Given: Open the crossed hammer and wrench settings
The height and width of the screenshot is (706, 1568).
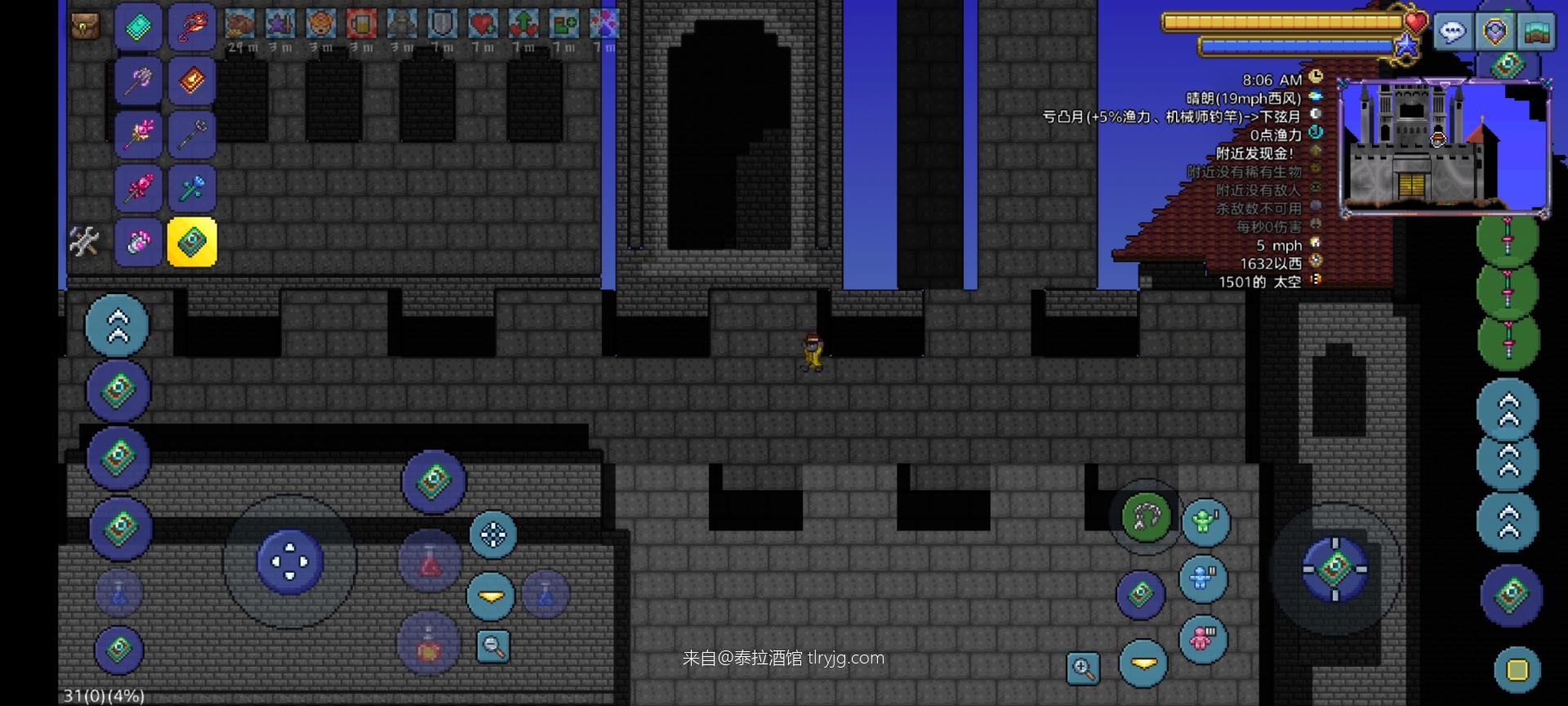Looking at the screenshot, I should tap(84, 241).
